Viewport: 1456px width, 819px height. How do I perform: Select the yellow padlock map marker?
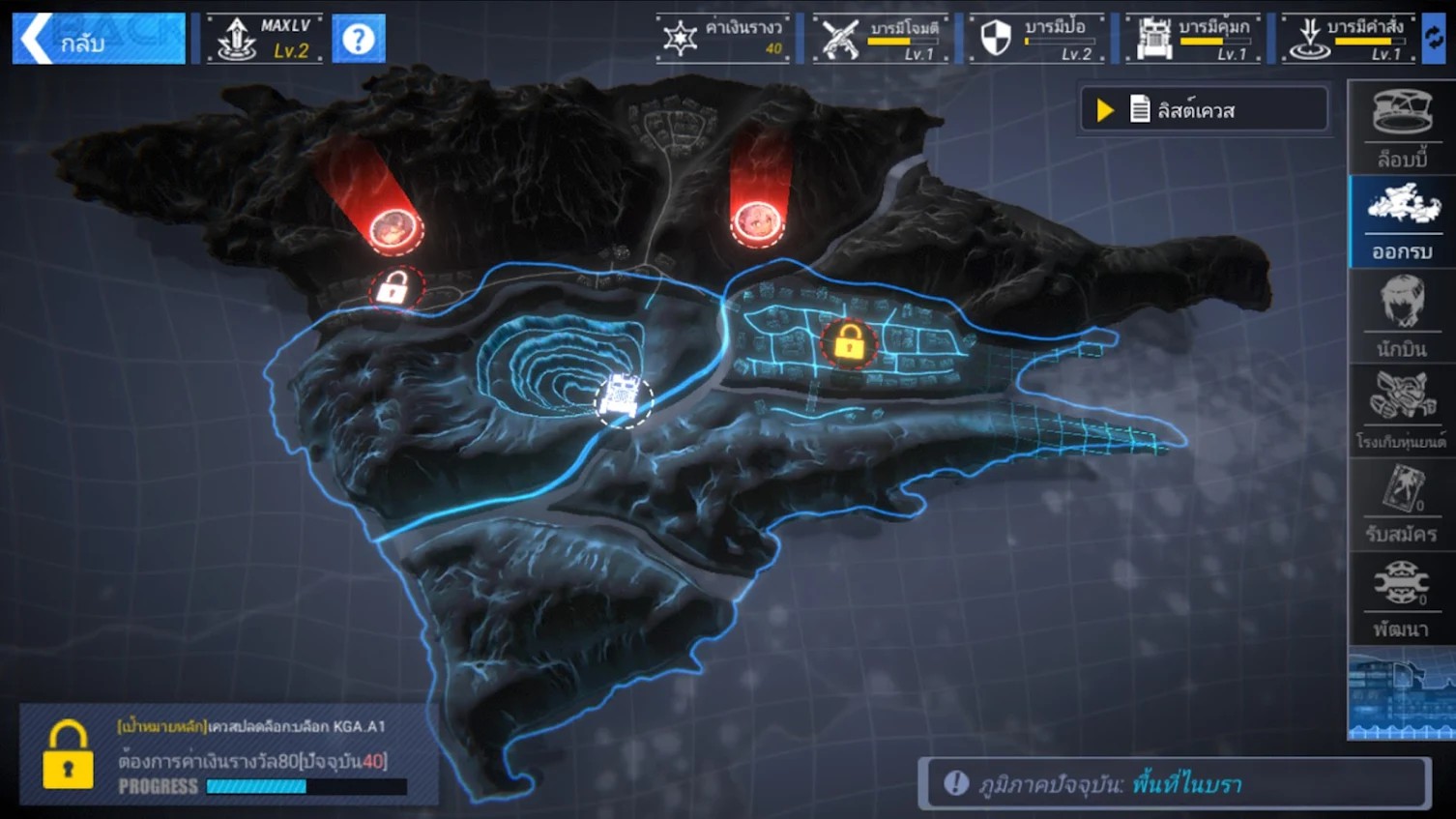[849, 342]
